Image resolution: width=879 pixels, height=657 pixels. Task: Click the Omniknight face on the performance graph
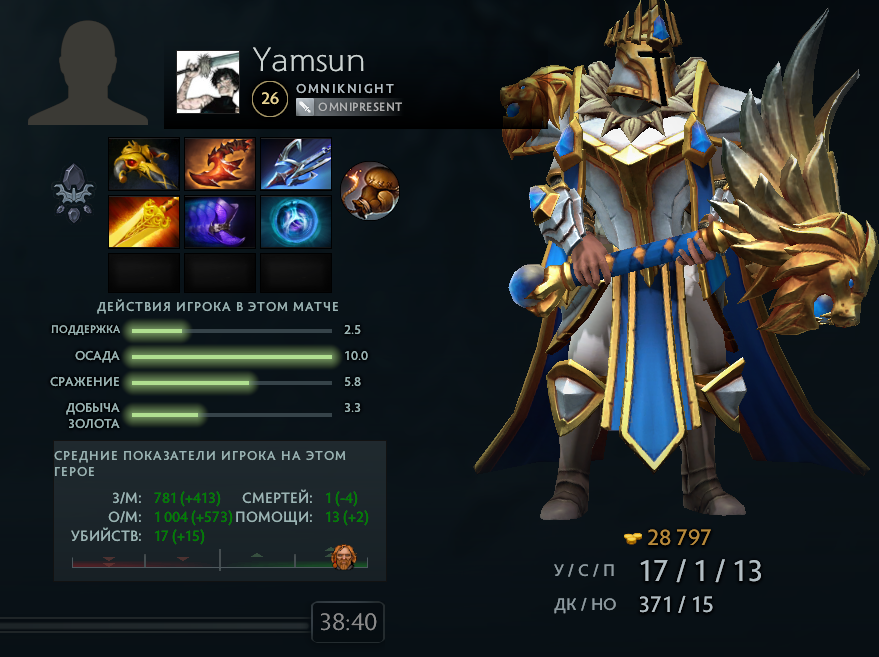343,556
